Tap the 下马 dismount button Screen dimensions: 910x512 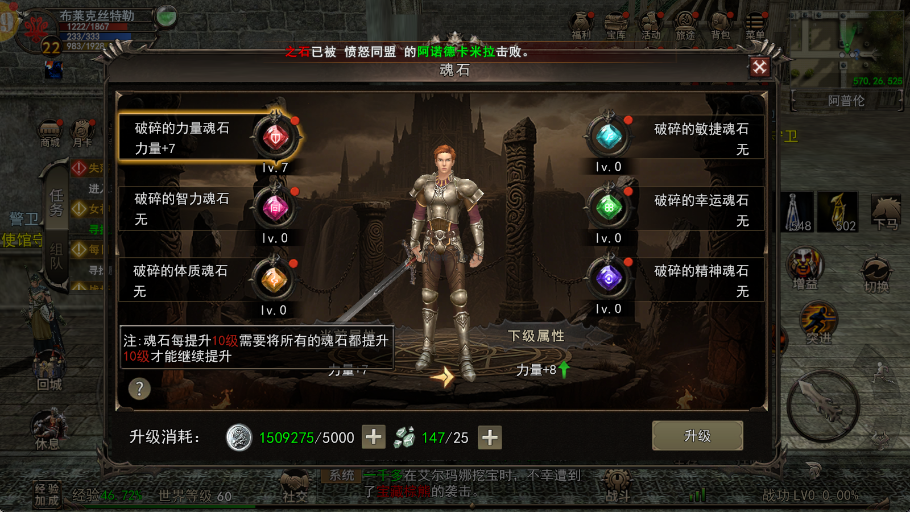click(x=885, y=212)
